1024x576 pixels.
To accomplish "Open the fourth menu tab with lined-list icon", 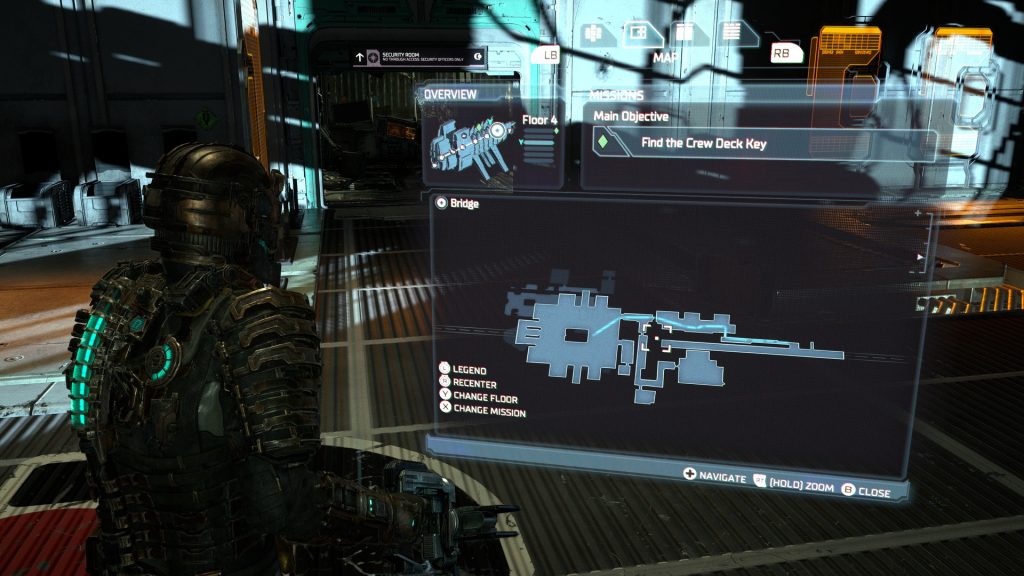I will pos(730,32).
